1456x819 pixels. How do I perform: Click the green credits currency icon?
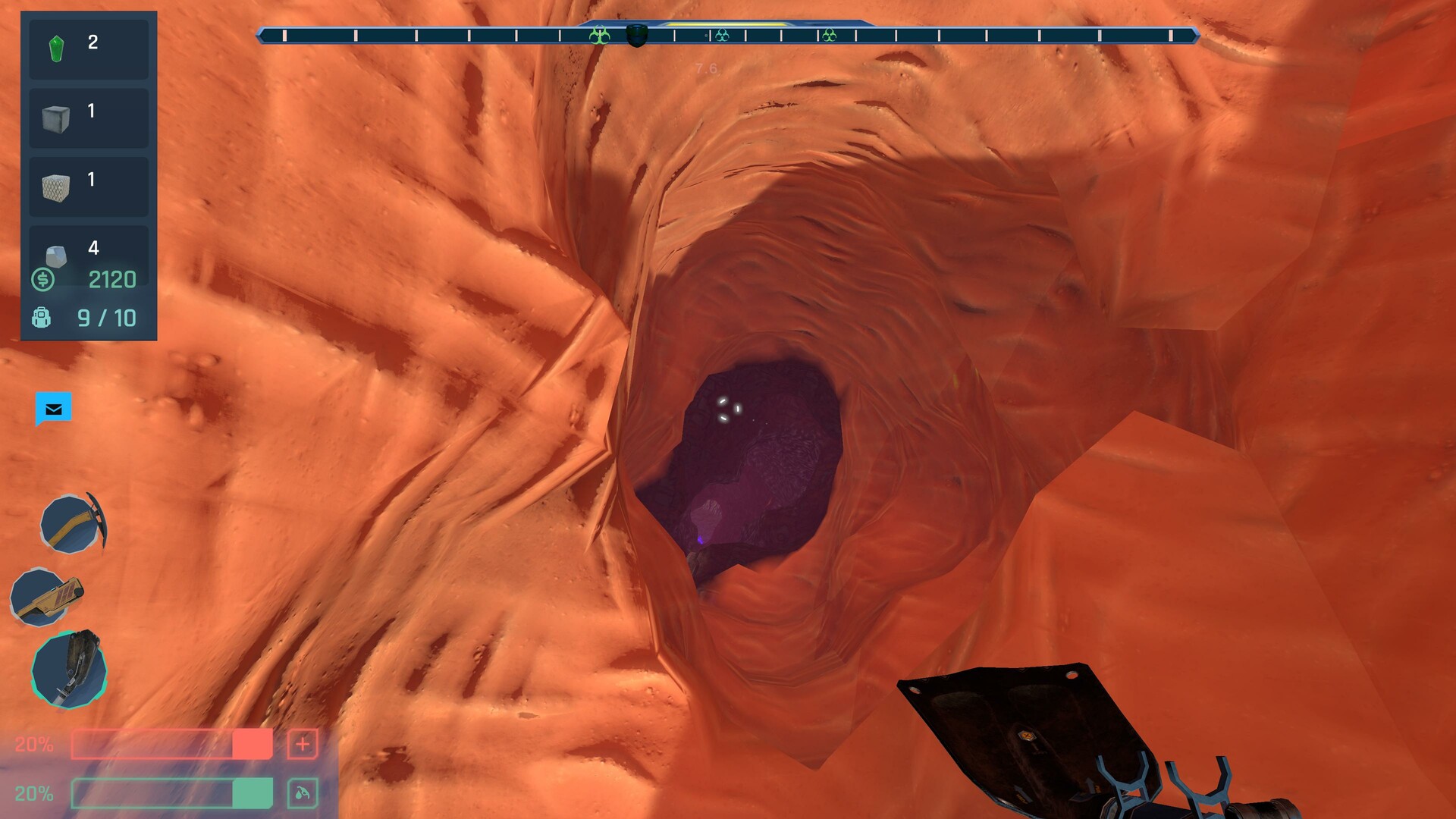[x=43, y=280]
